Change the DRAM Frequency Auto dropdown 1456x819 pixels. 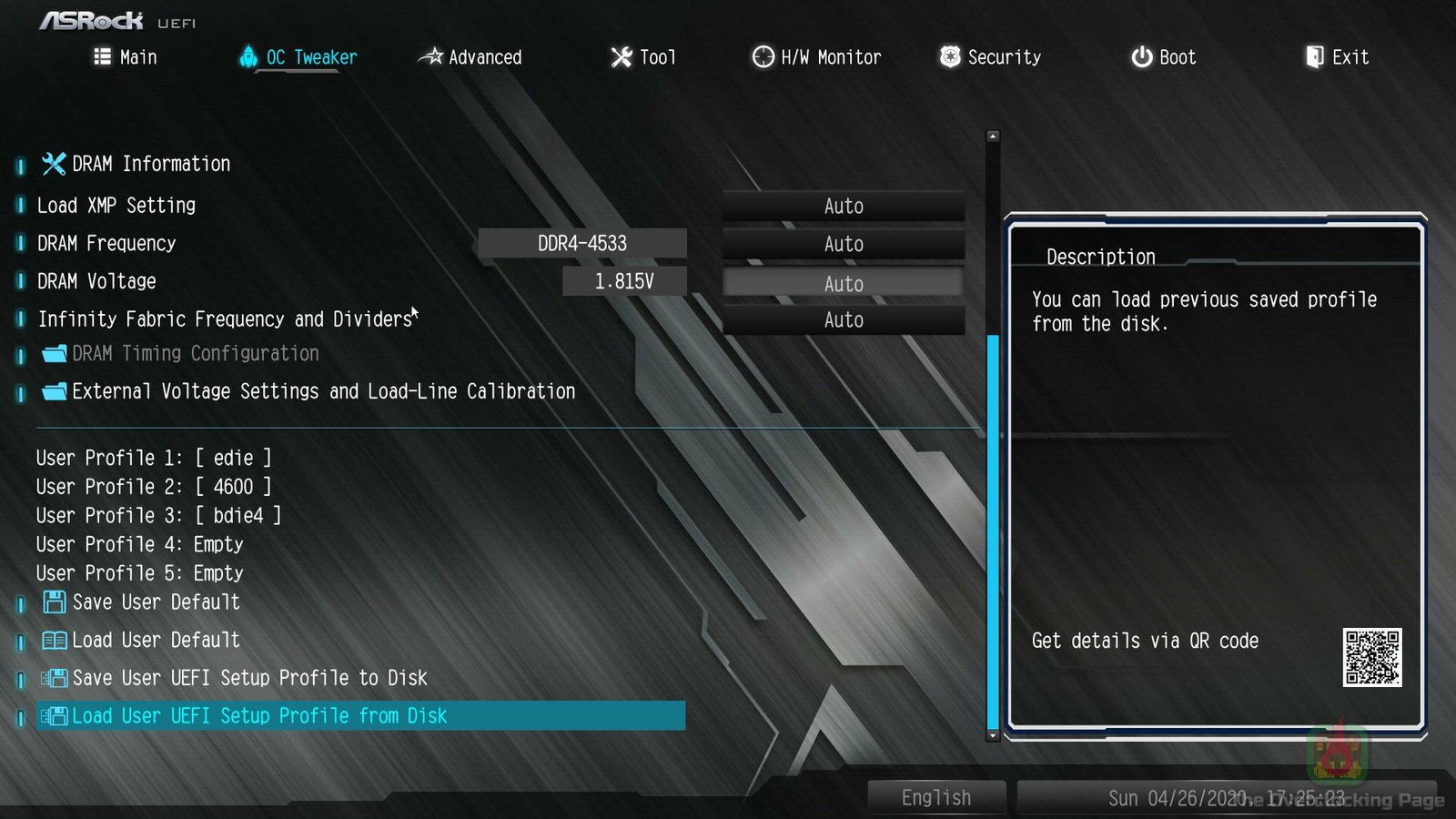point(843,245)
